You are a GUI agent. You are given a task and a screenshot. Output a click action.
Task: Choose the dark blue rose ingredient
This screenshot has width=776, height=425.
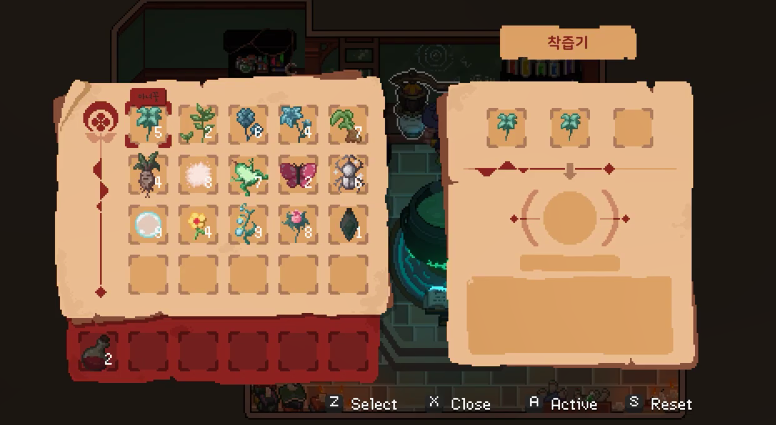click(248, 124)
